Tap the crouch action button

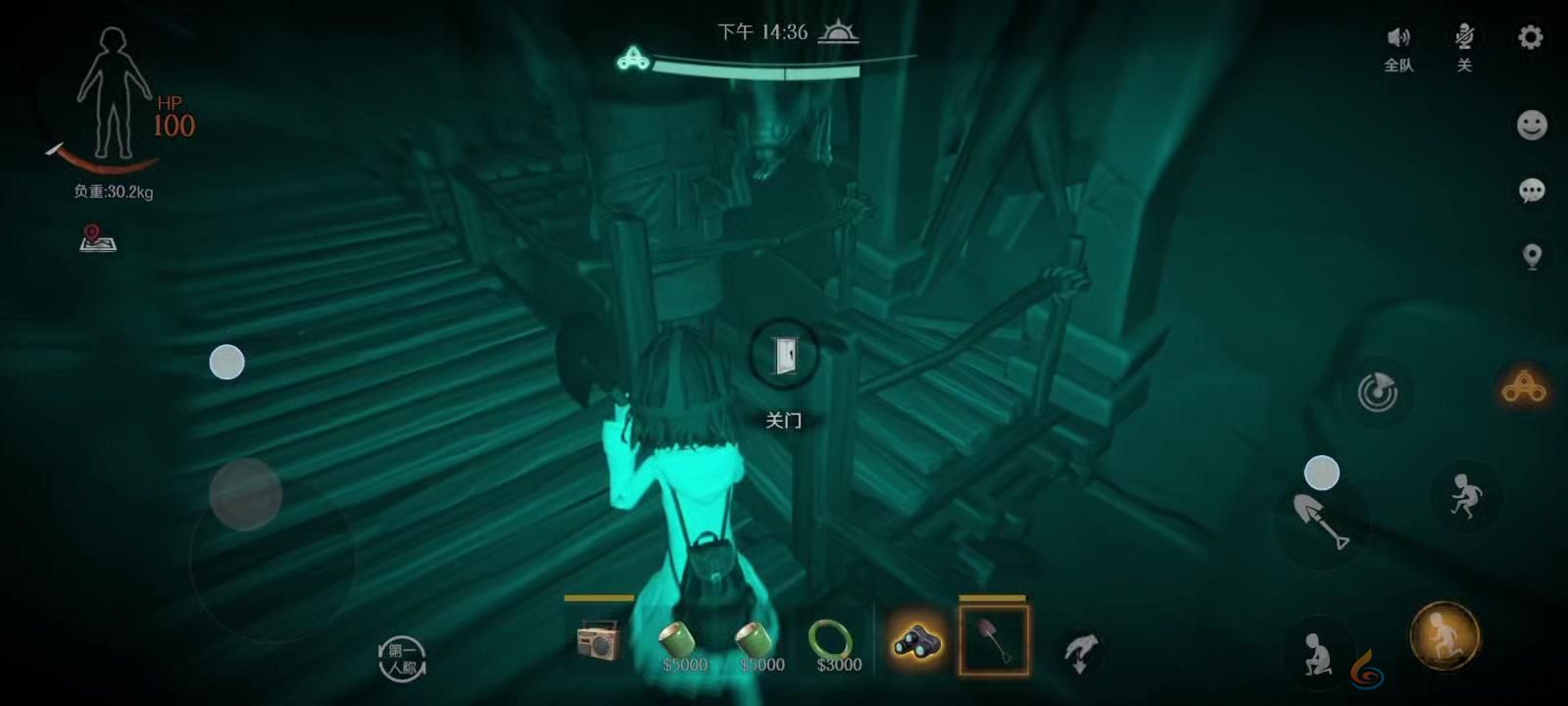tap(1318, 652)
